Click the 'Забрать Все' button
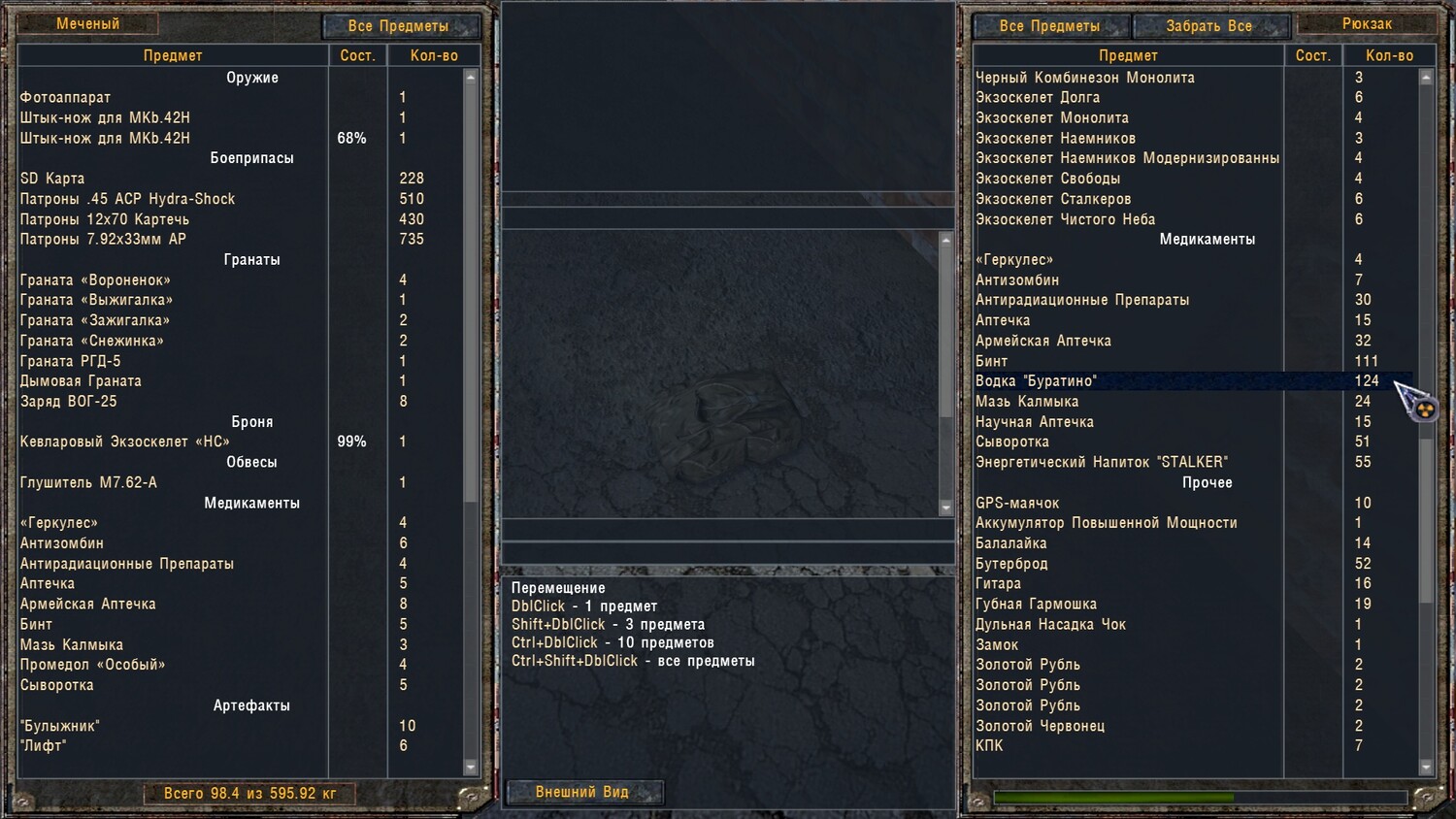 pos(1208,26)
